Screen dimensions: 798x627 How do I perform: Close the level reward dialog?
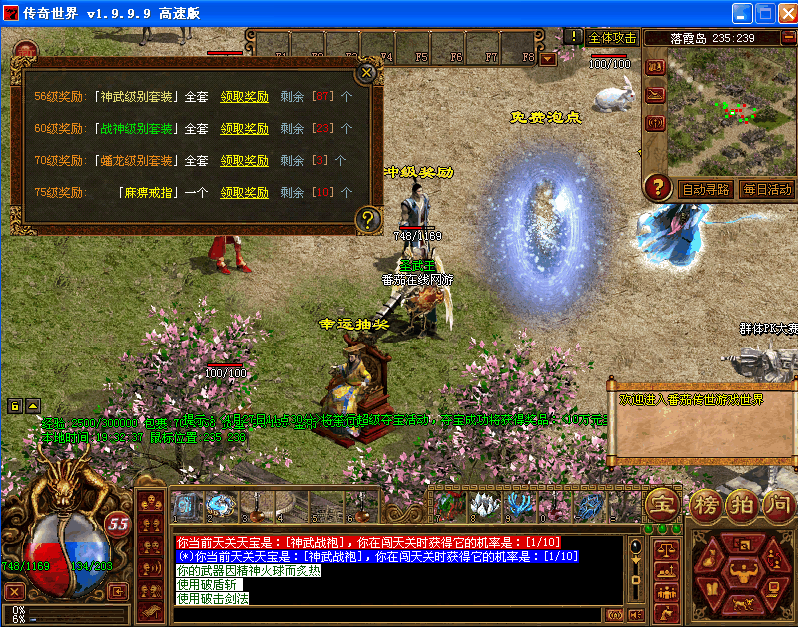[367, 72]
